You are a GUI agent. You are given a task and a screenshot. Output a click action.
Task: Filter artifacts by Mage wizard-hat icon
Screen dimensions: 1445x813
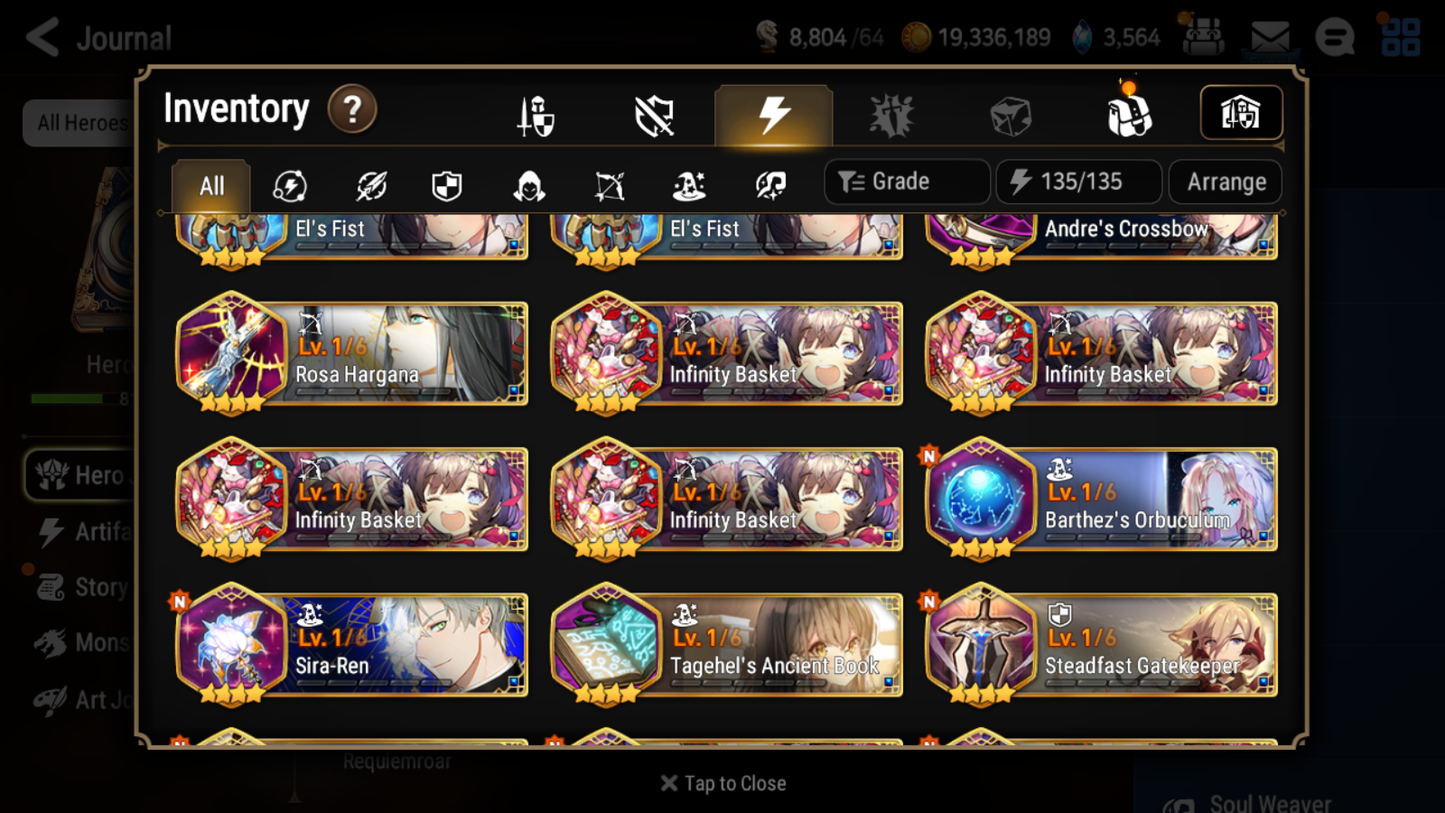pyautogui.click(x=689, y=186)
